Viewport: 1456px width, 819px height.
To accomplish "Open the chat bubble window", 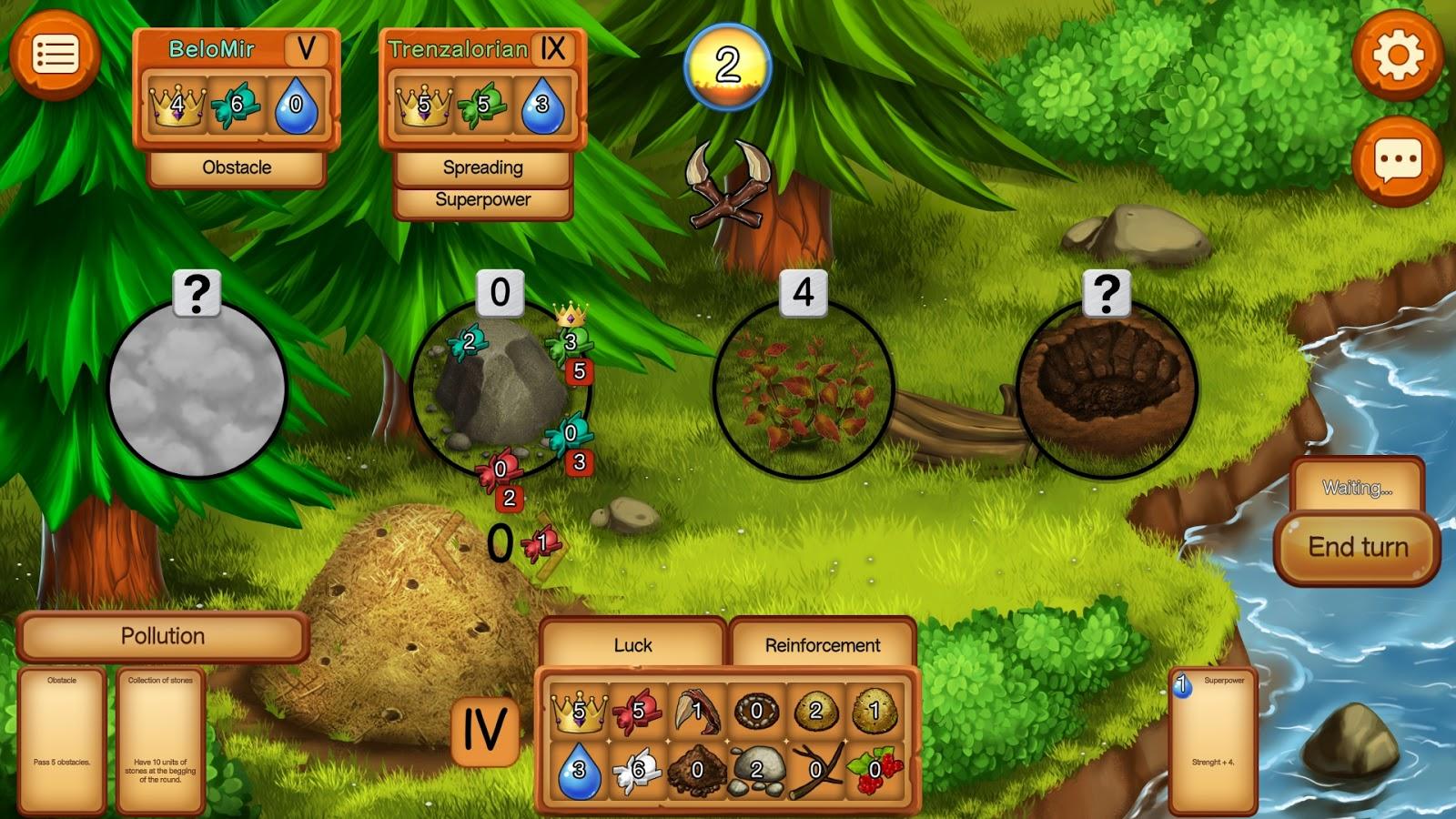I will pos(1397,162).
